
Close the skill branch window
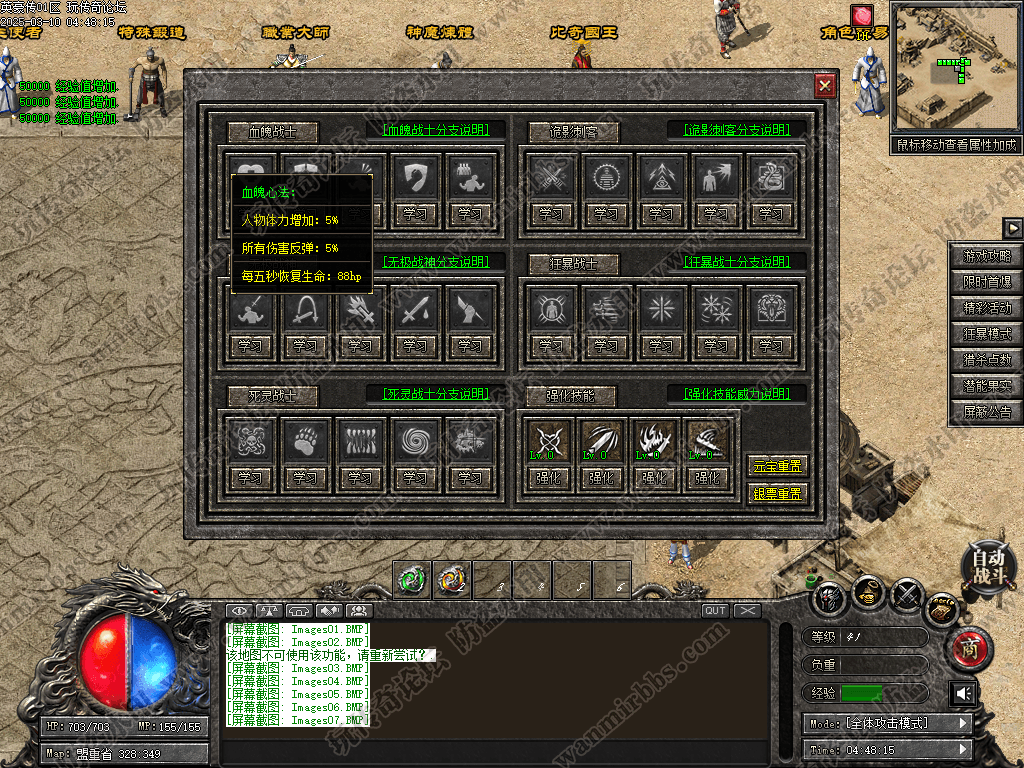tap(825, 86)
